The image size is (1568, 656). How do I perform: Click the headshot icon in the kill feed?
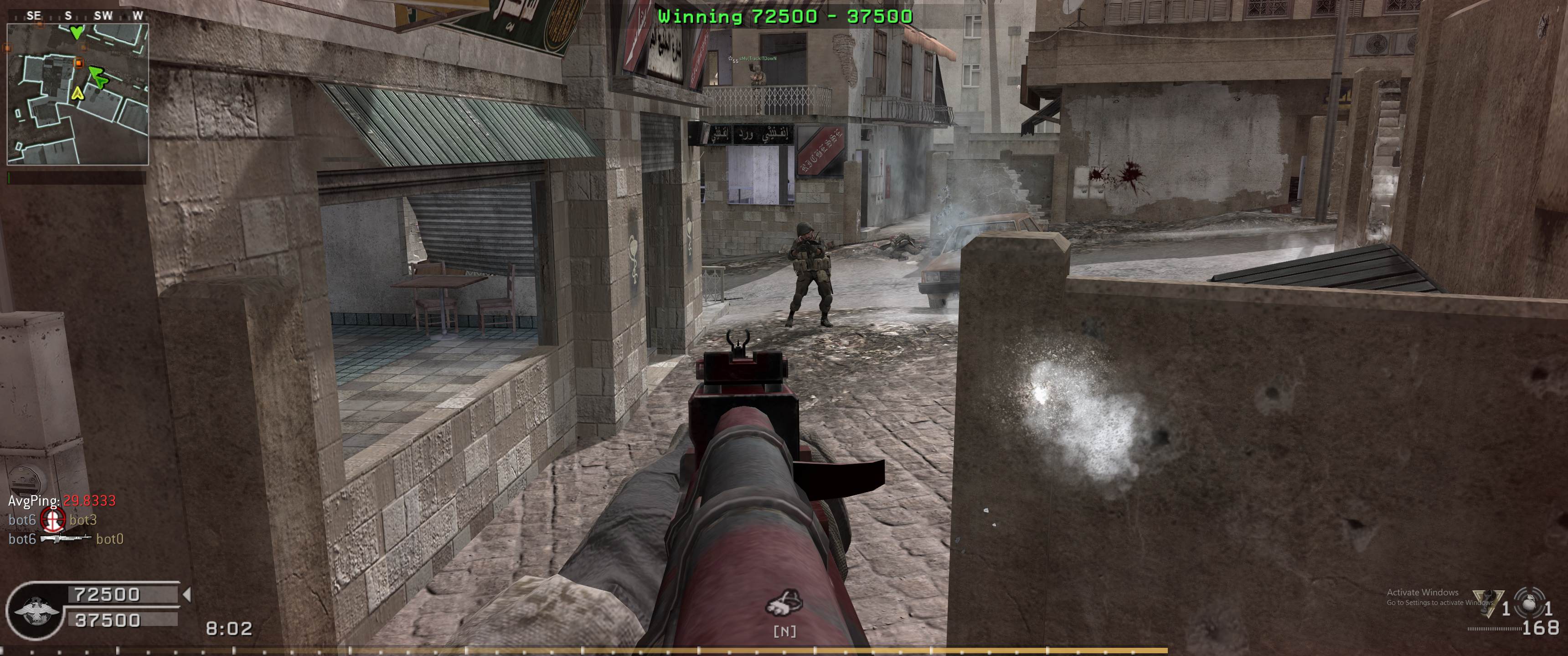[52, 520]
